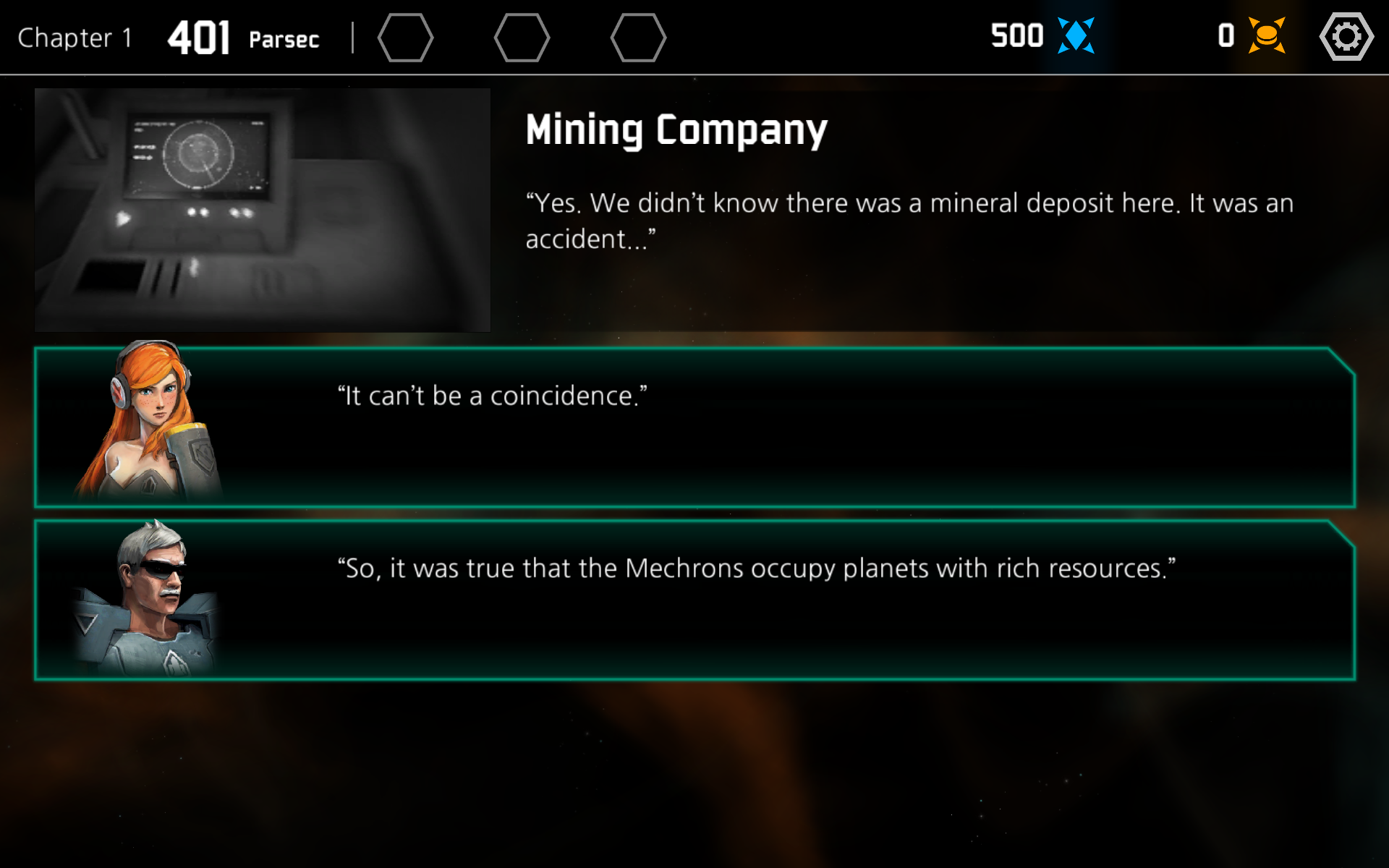The width and height of the screenshot is (1389, 868).
Task: Click the 500 crystal amount display
Action: tap(1016, 35)
